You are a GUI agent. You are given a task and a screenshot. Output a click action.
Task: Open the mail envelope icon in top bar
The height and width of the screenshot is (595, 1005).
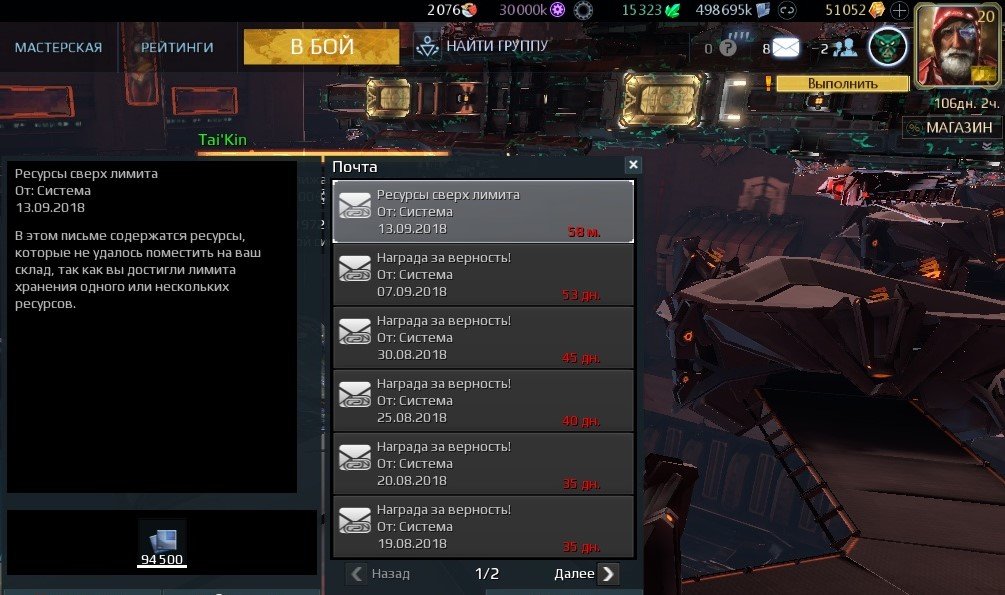pos(786,47)
